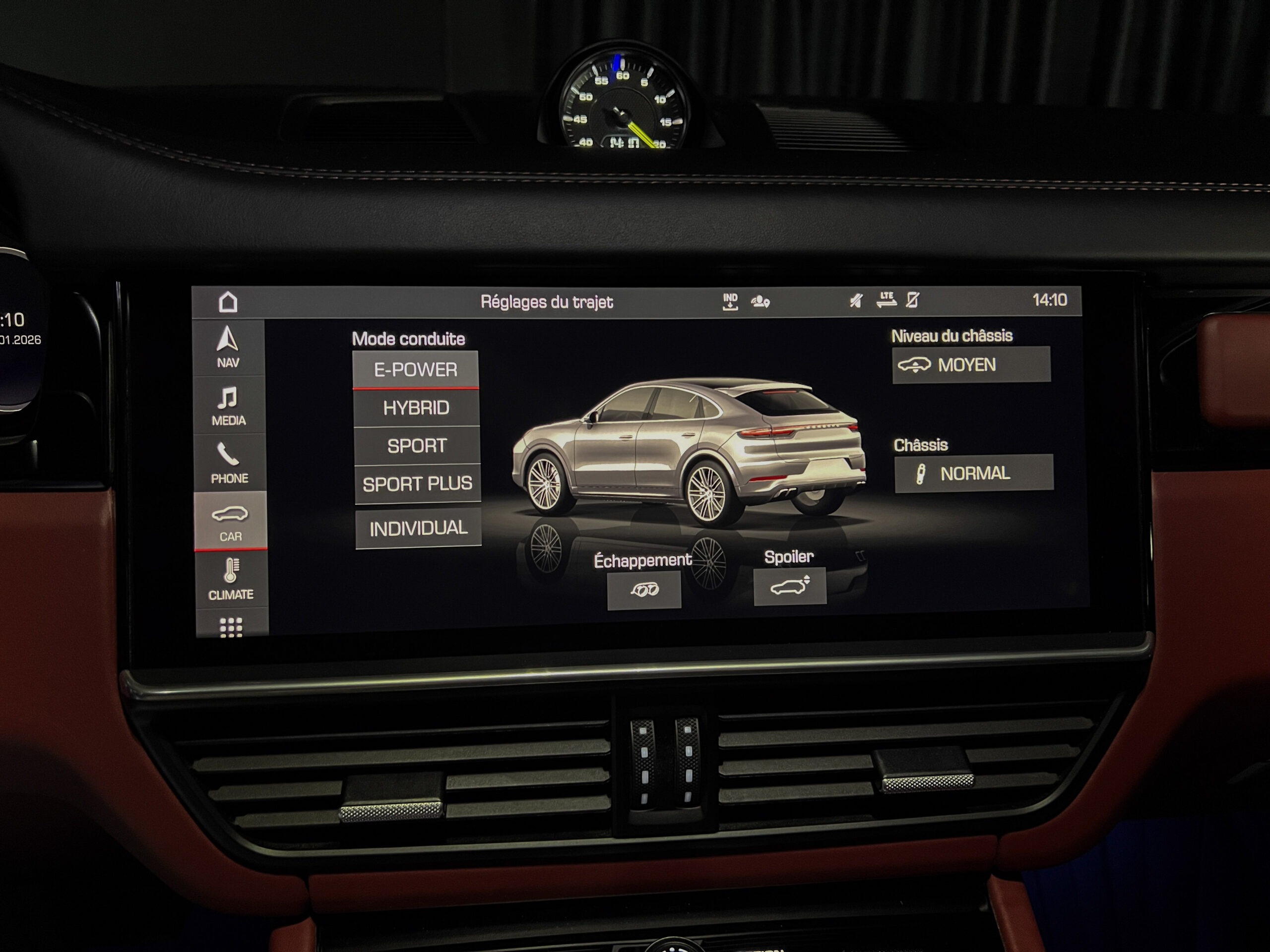Image resolution: width=1270 pixels, height=952 pixels.
Task: Change chassis level from MOYEN
Action: (x=971, y=364)
